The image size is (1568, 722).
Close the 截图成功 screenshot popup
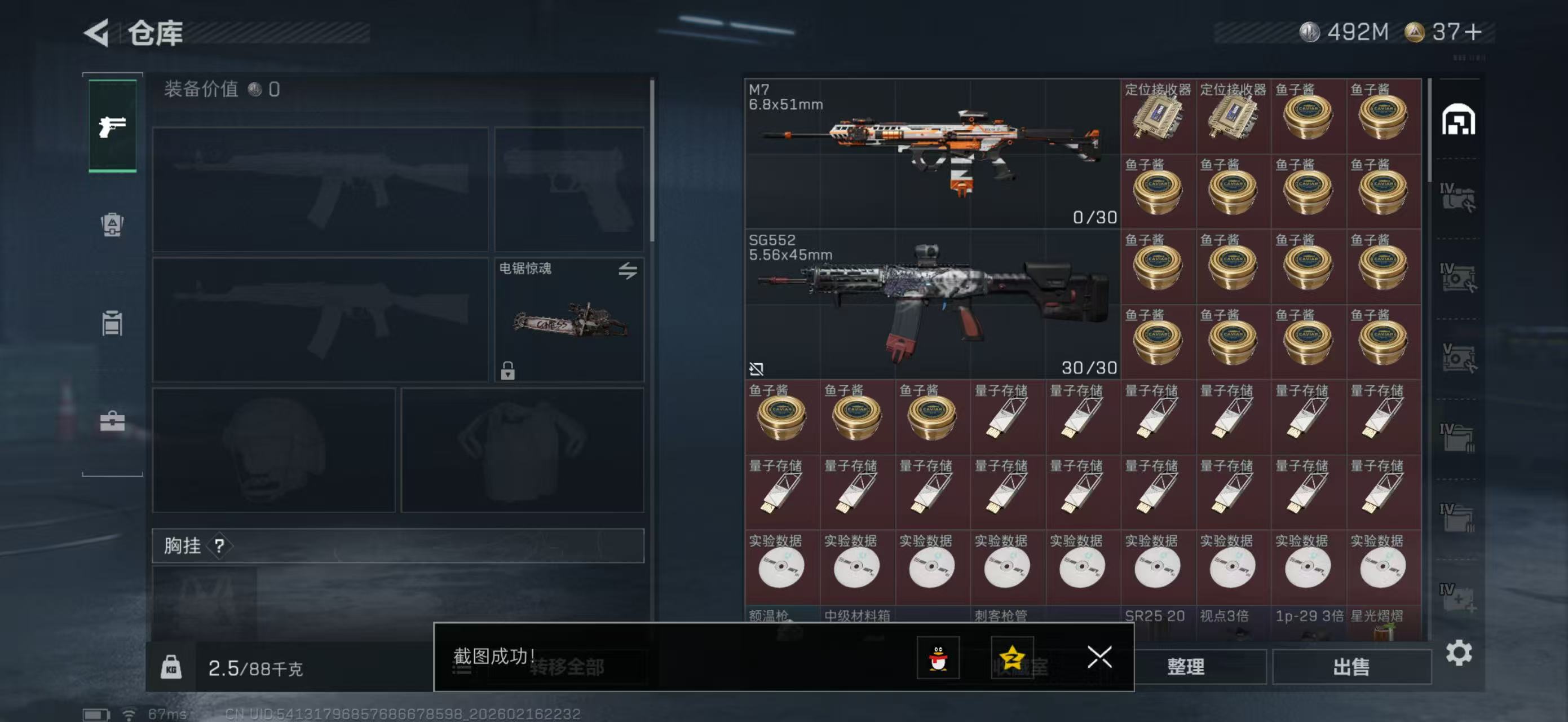click(1099, 657)
